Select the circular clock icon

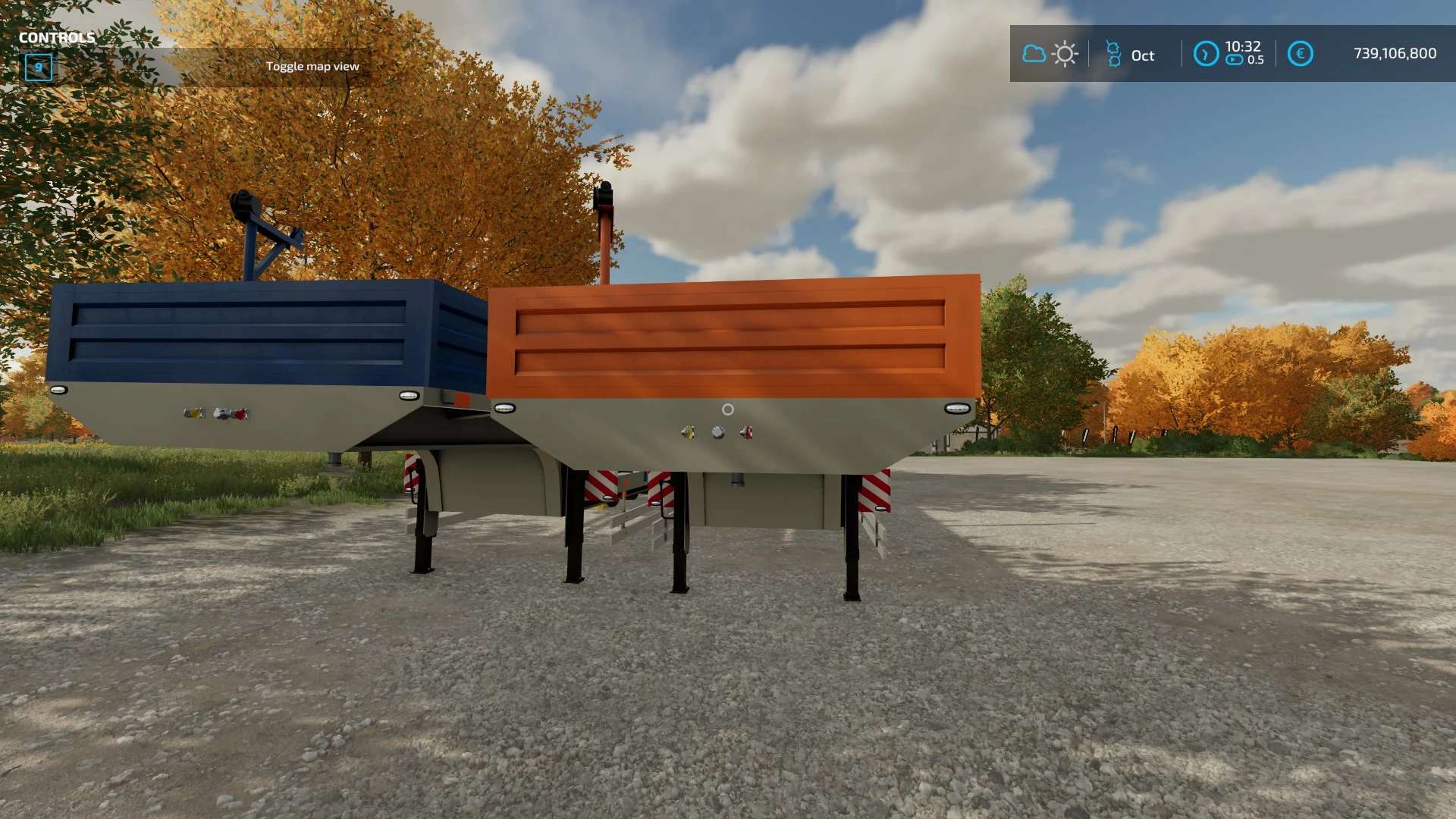pyautogui.click(x=1205, y=52)
